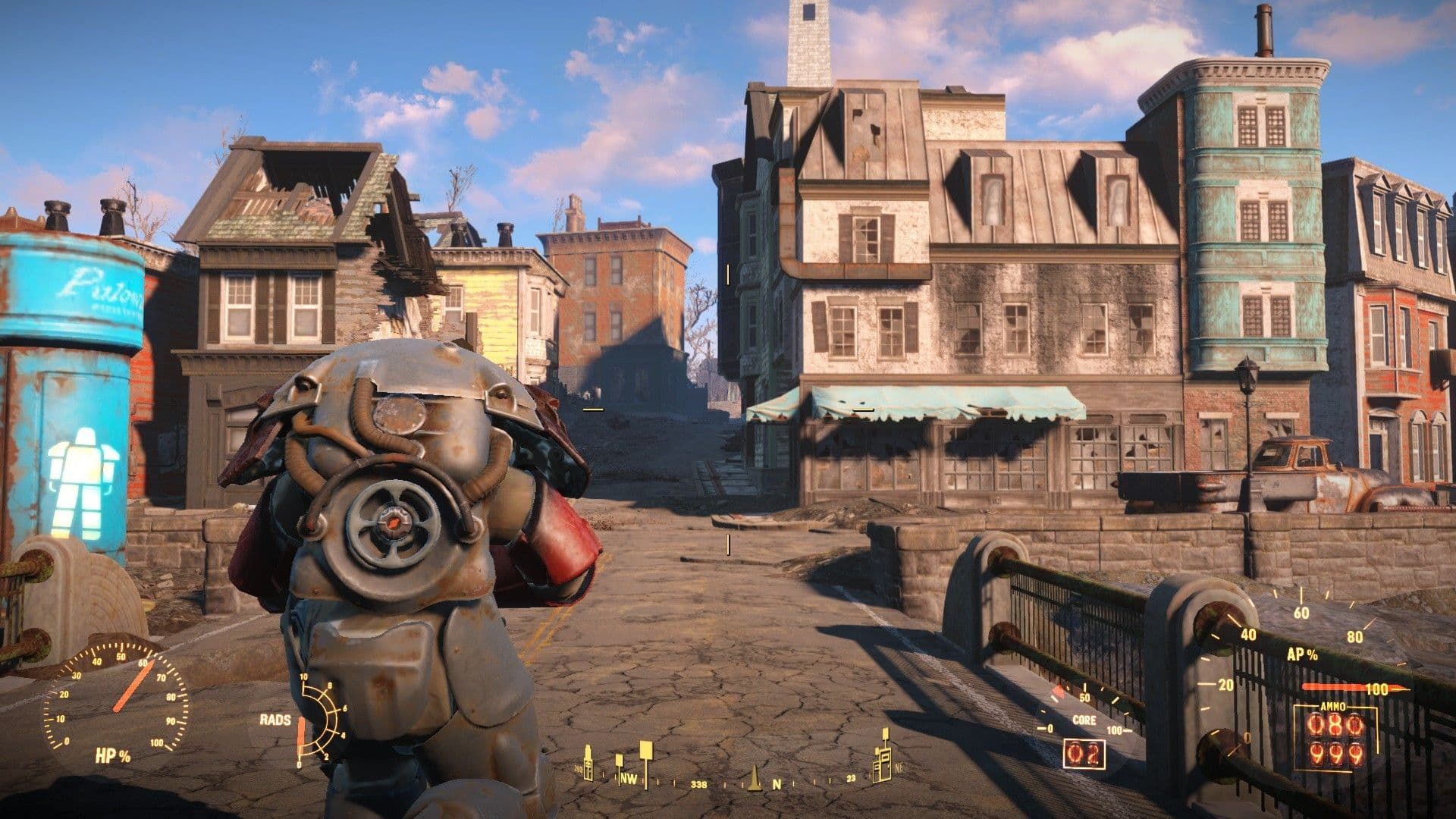Click the CORE readout showing 02
The width and height of the screenshot is (1456, 819).
click(1084, 753)
